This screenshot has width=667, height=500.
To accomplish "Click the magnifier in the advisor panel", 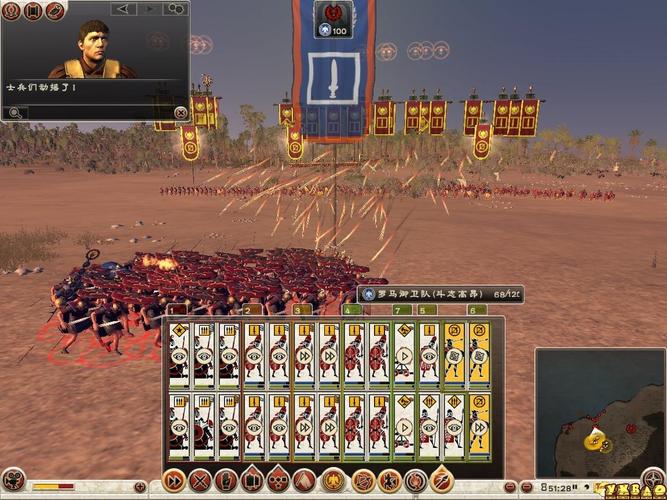I will coord(16,113).
